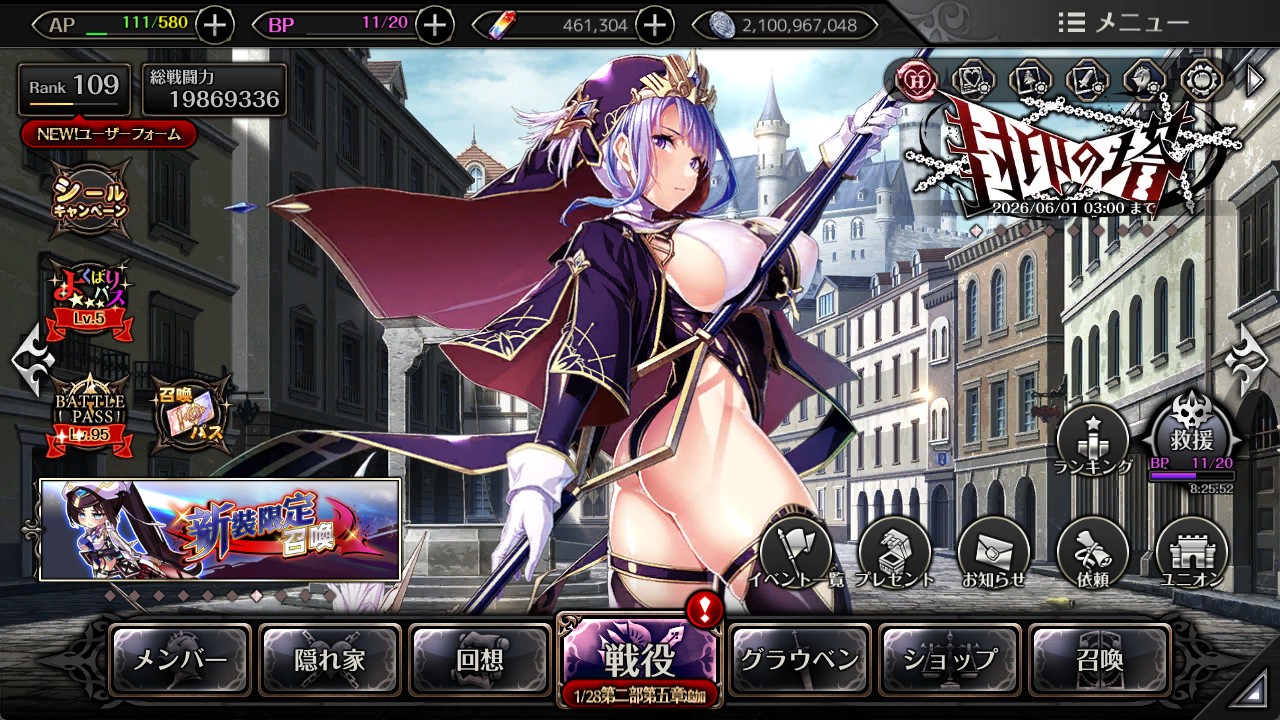Add AP with the plus button
Image resolution: width=1280 pixels, height=720 pixels.
click(216, 24)
